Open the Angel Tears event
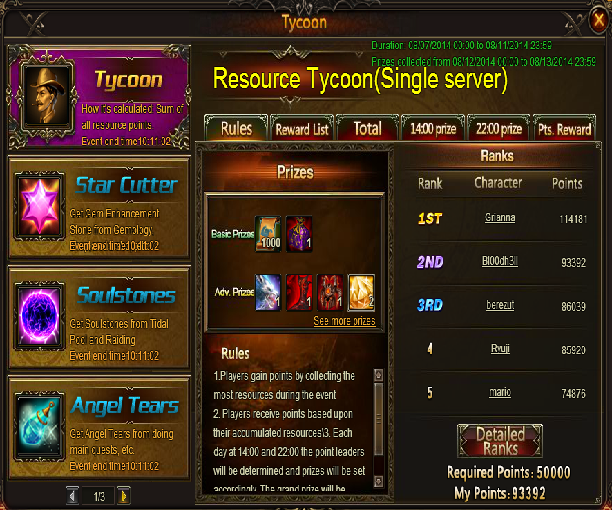 pos(99,427)
